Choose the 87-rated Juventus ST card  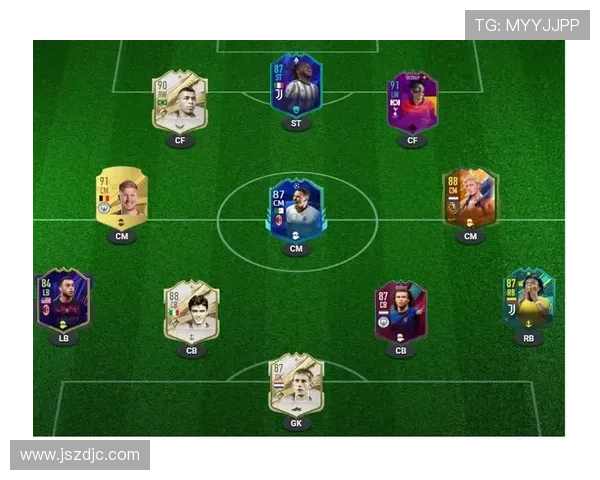tap(296, 85)
